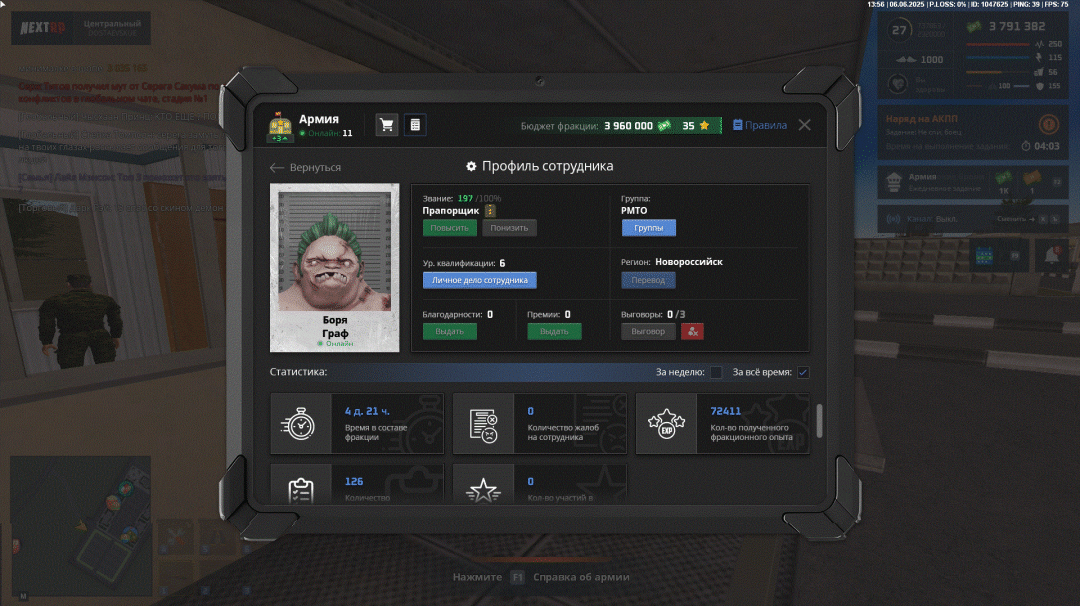1080x606 pixels.
Task: Open the Правила rules link
Action: 760,125
